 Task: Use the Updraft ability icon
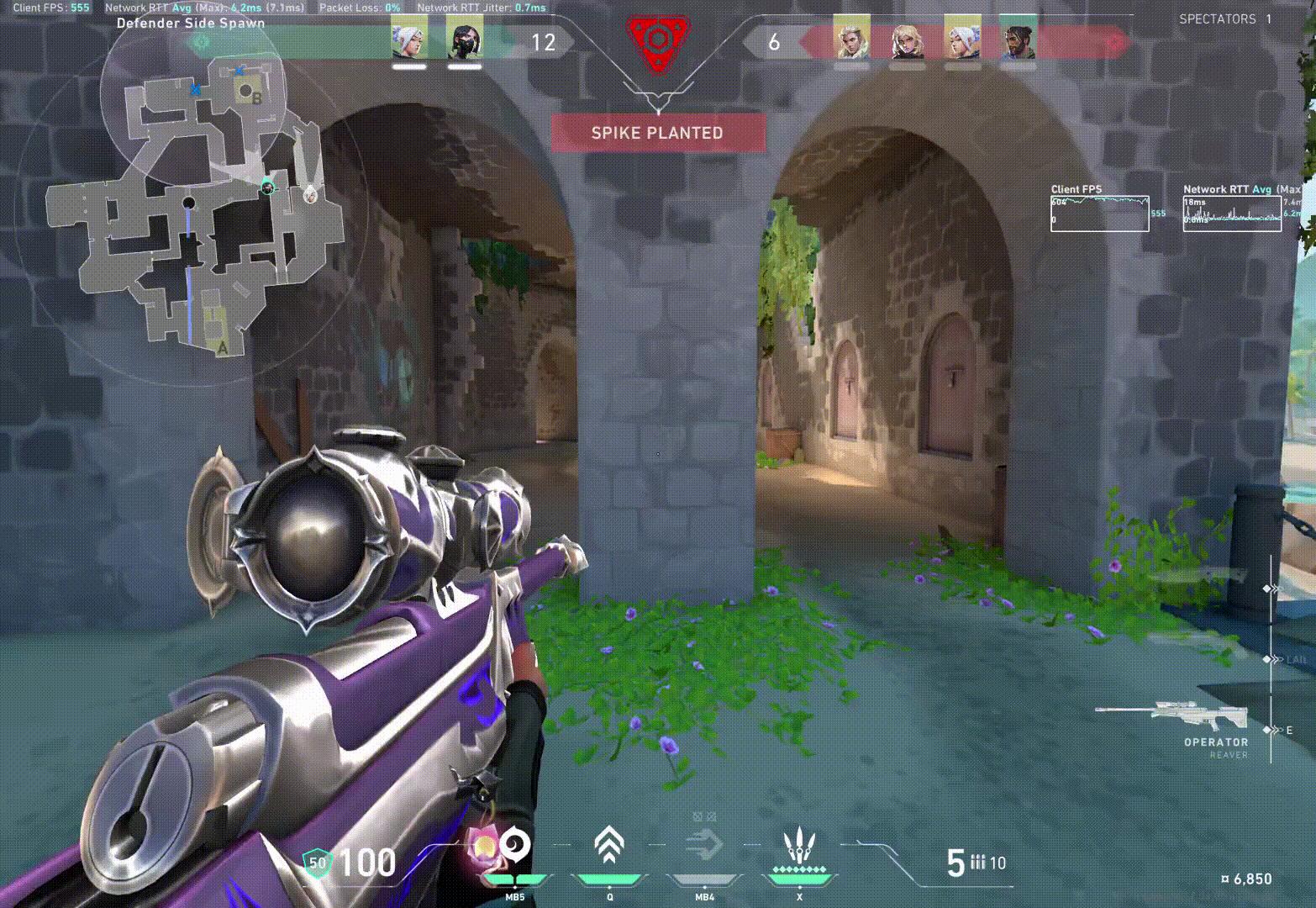[x=610, y=846]
